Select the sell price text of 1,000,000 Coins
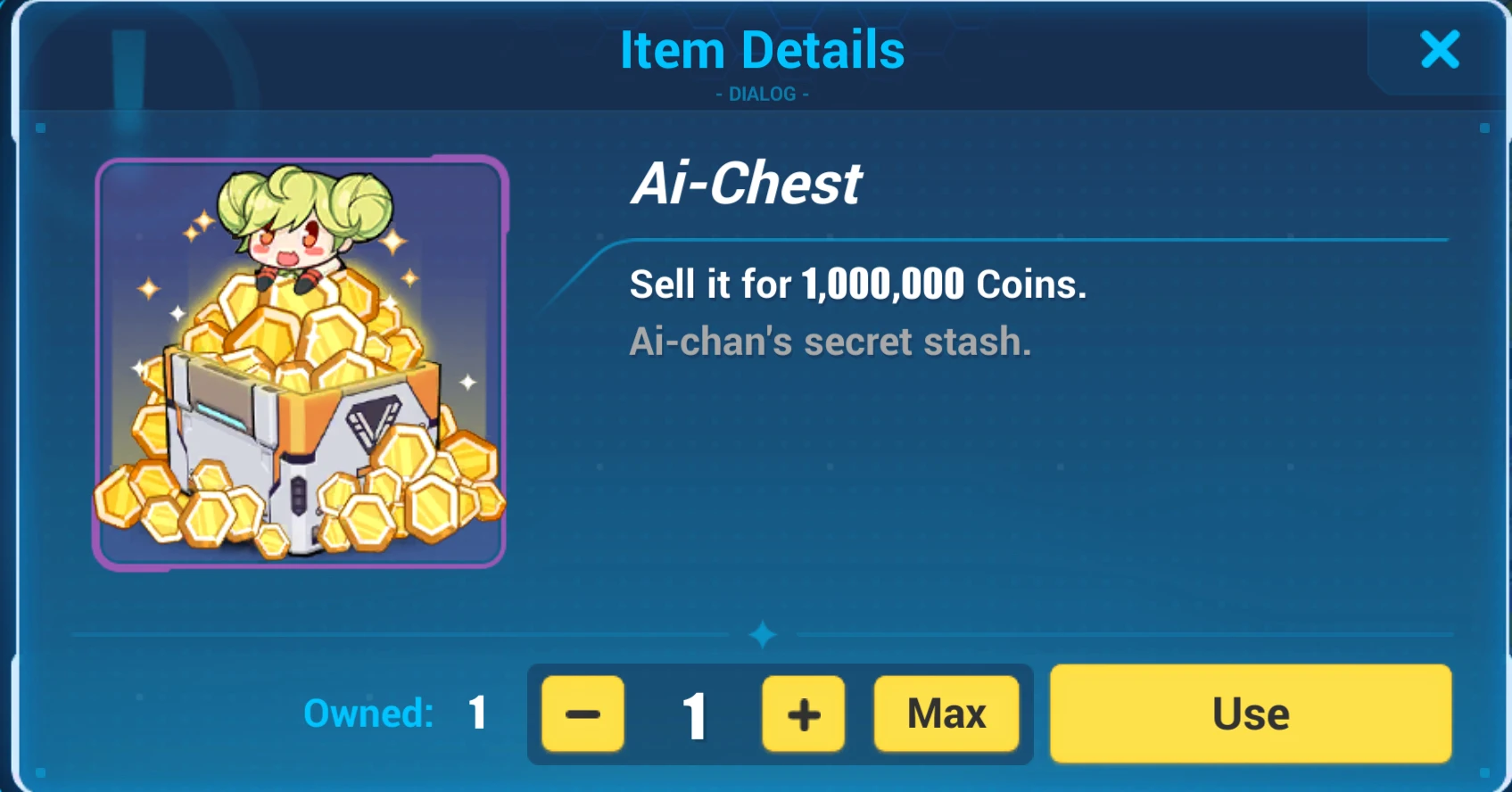This screenshot has height=792, width=1512. 856,285
